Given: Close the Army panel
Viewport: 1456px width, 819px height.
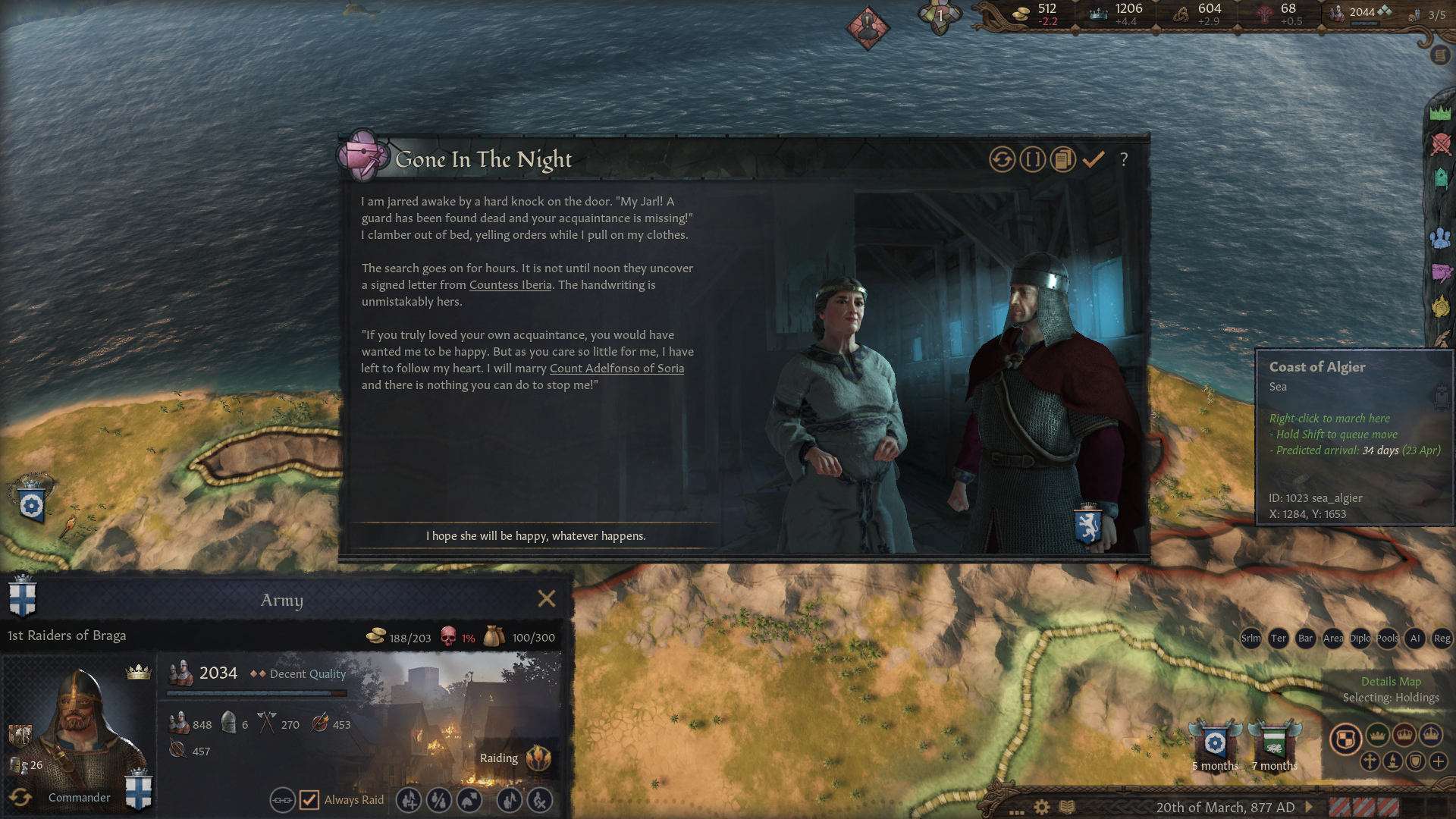Looking at the screenshot, I should click(546, 599).
